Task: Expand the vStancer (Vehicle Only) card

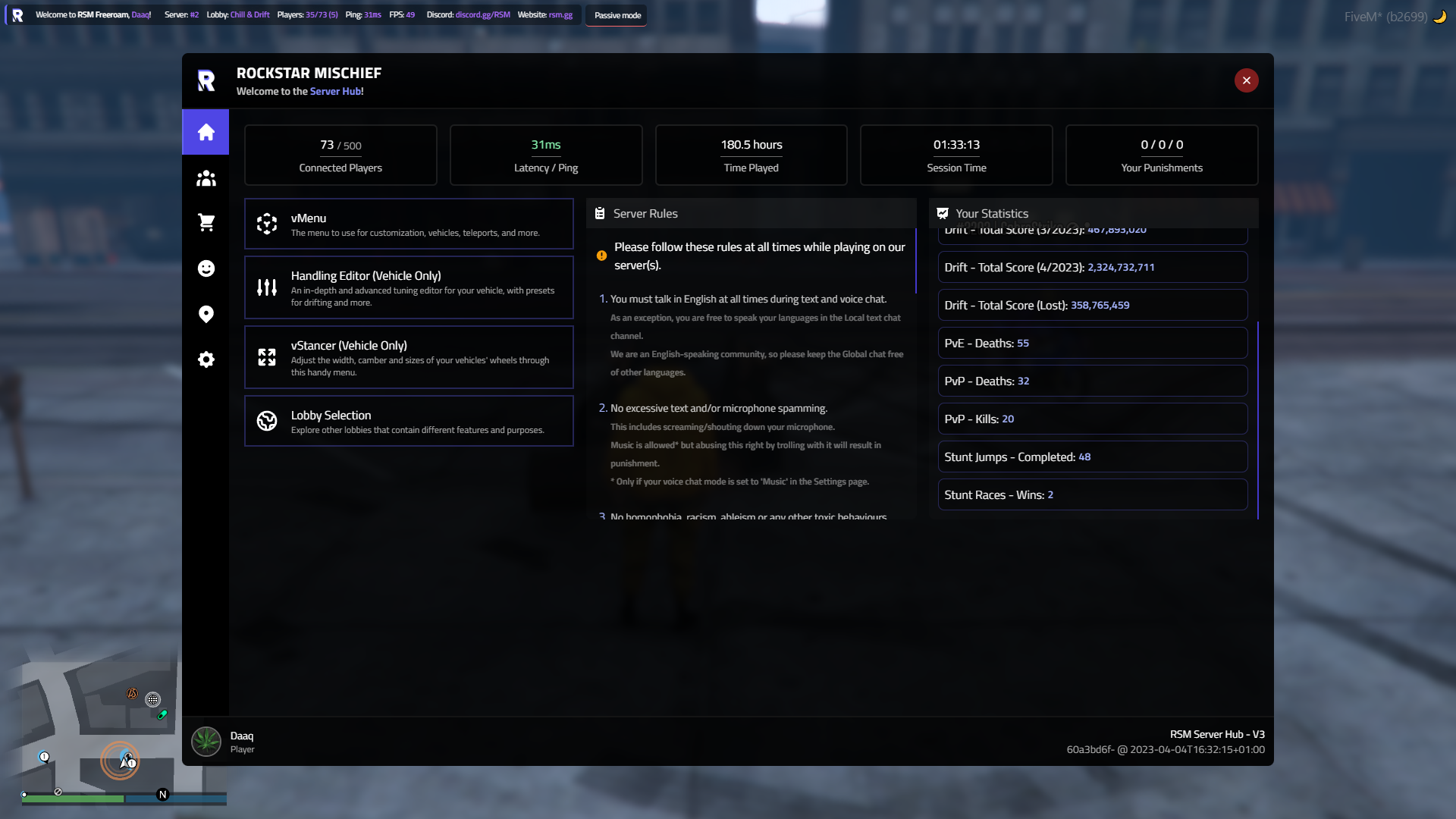Action: click(409, 356)
